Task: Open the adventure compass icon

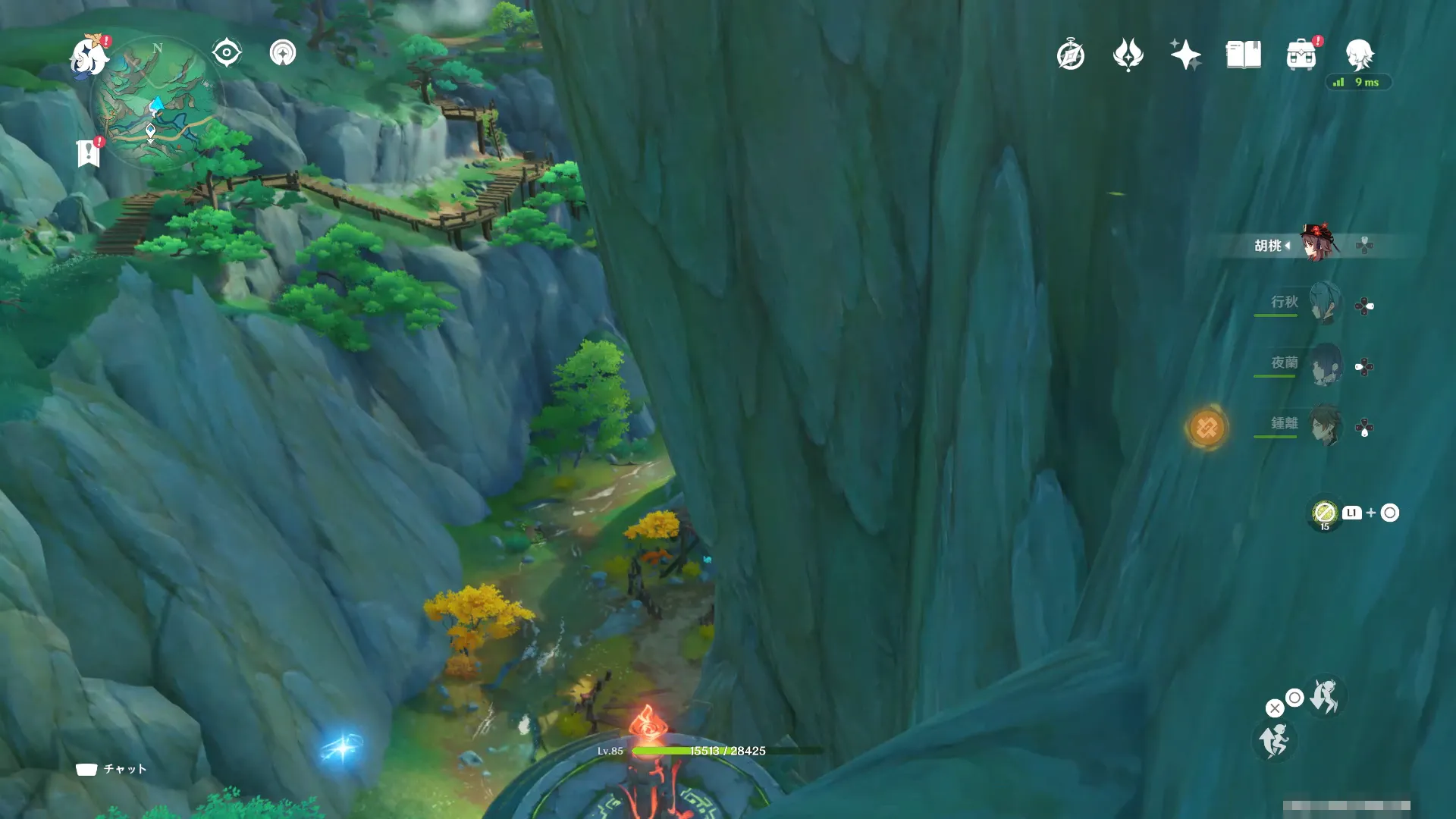Action: point(1071,55)
